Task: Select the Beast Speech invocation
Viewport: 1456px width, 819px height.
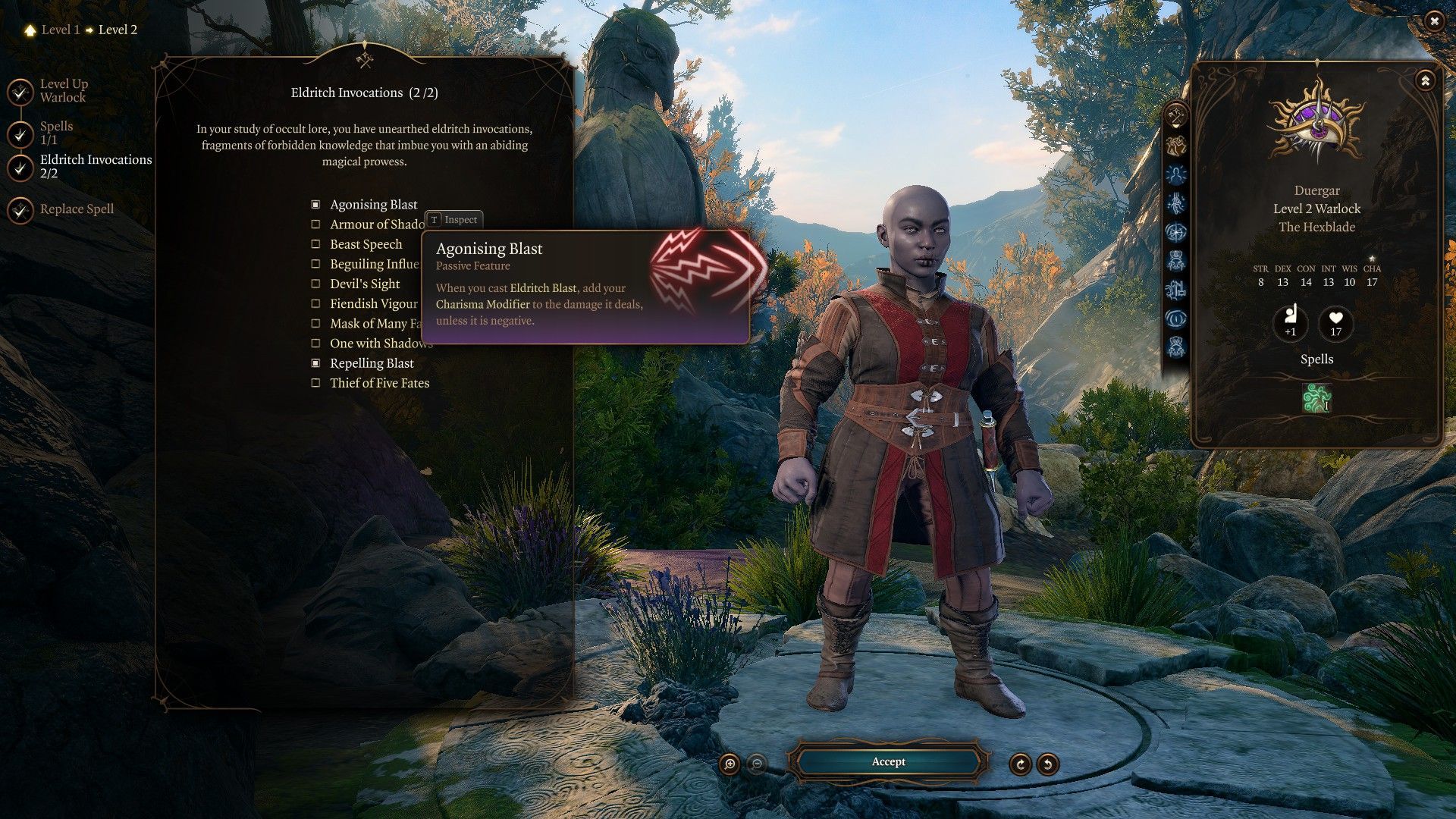Action: [x=316, y=244]
